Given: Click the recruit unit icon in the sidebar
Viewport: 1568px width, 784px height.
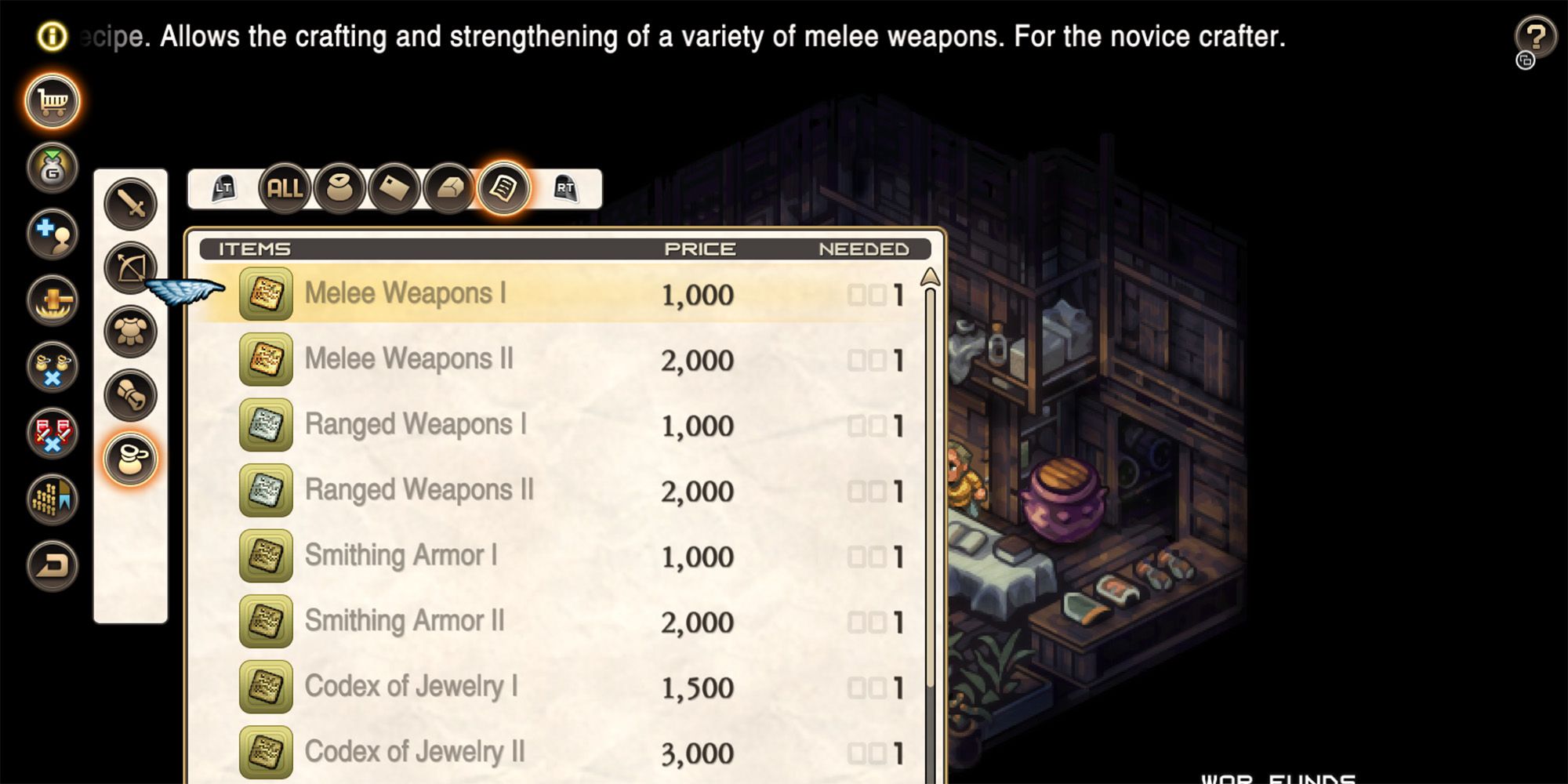Looking at the screenshot, I should [51, 231].
